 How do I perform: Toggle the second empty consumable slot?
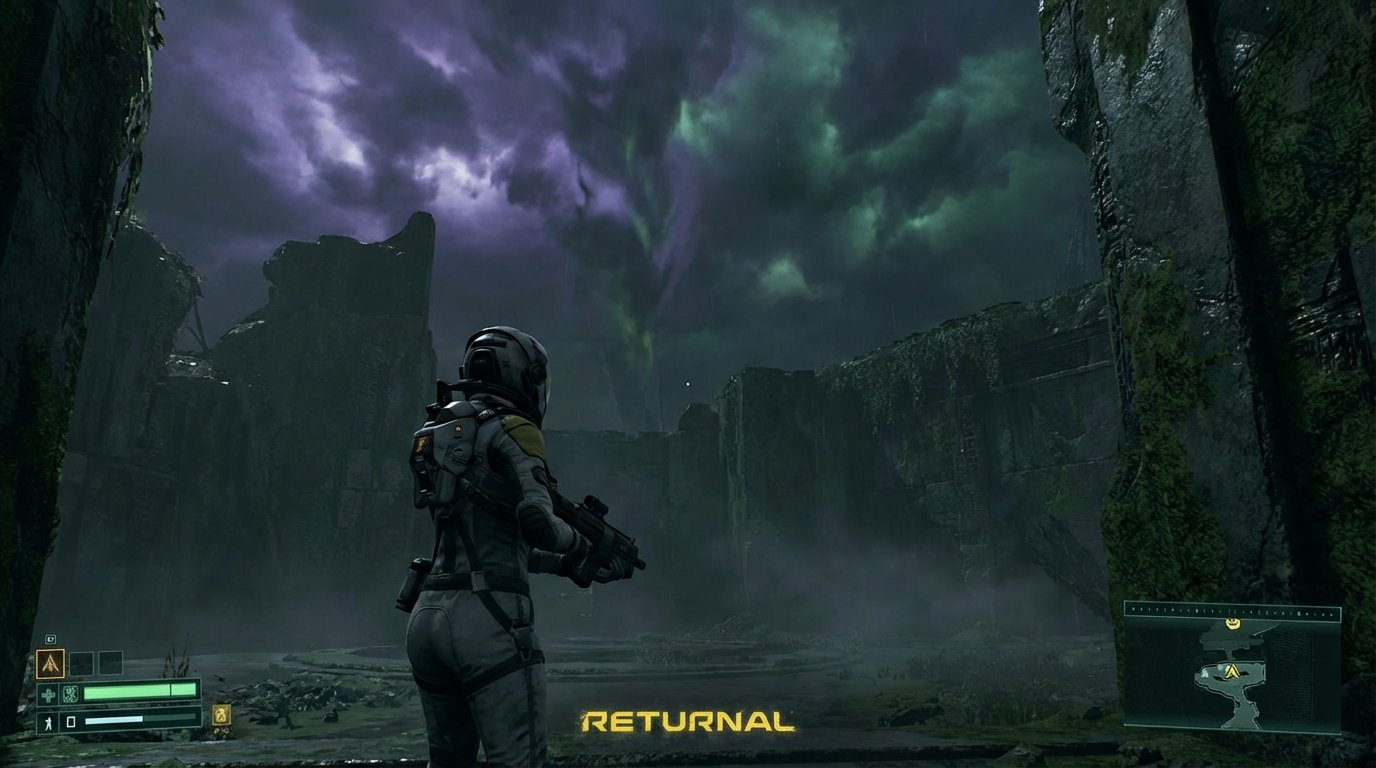110,663
